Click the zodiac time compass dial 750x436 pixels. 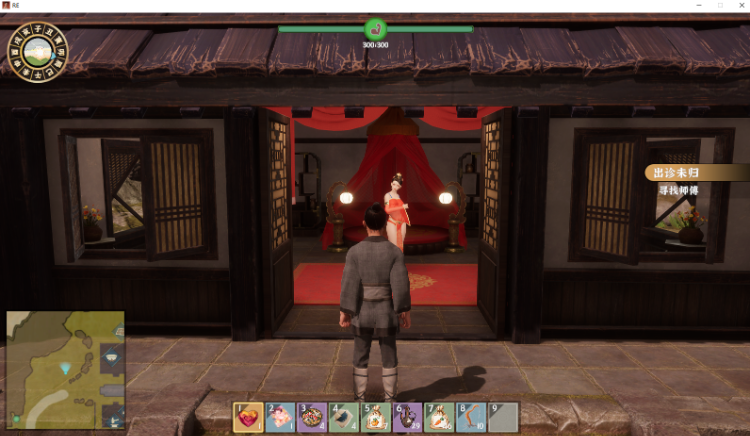click(x=37, y=51)
